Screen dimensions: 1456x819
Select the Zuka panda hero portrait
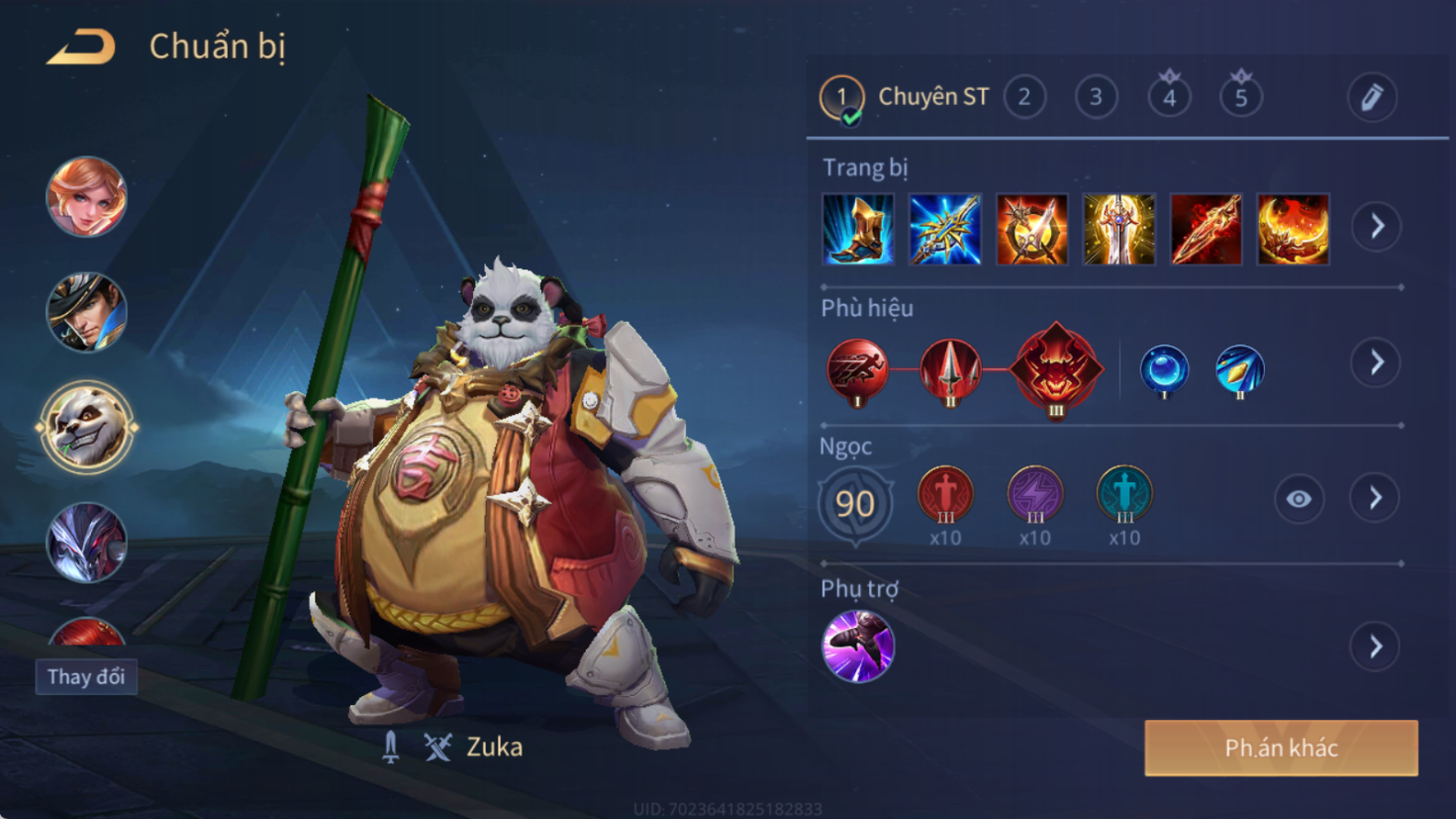[x=87, y=428]
